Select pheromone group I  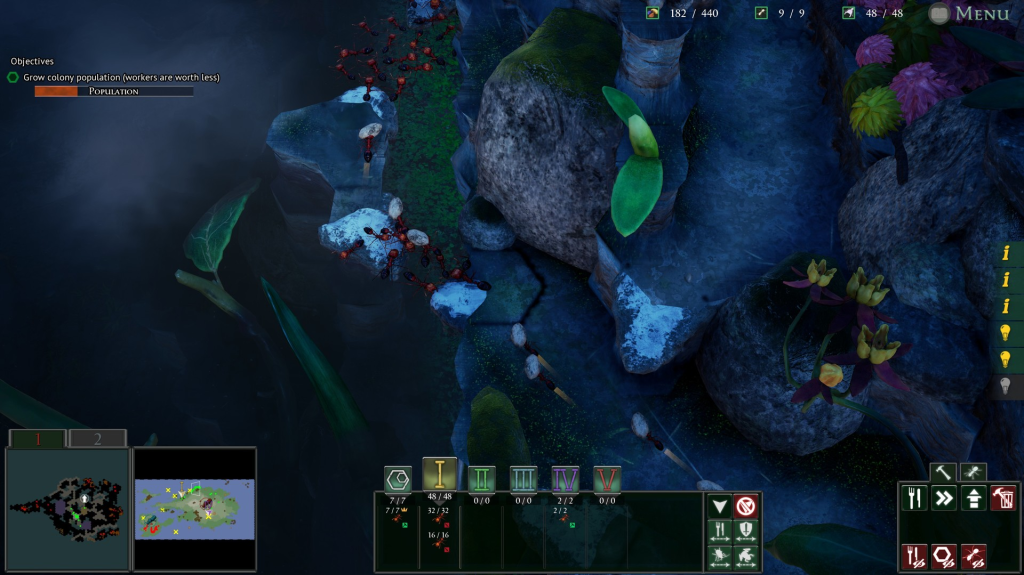click(x=439, y=474)
